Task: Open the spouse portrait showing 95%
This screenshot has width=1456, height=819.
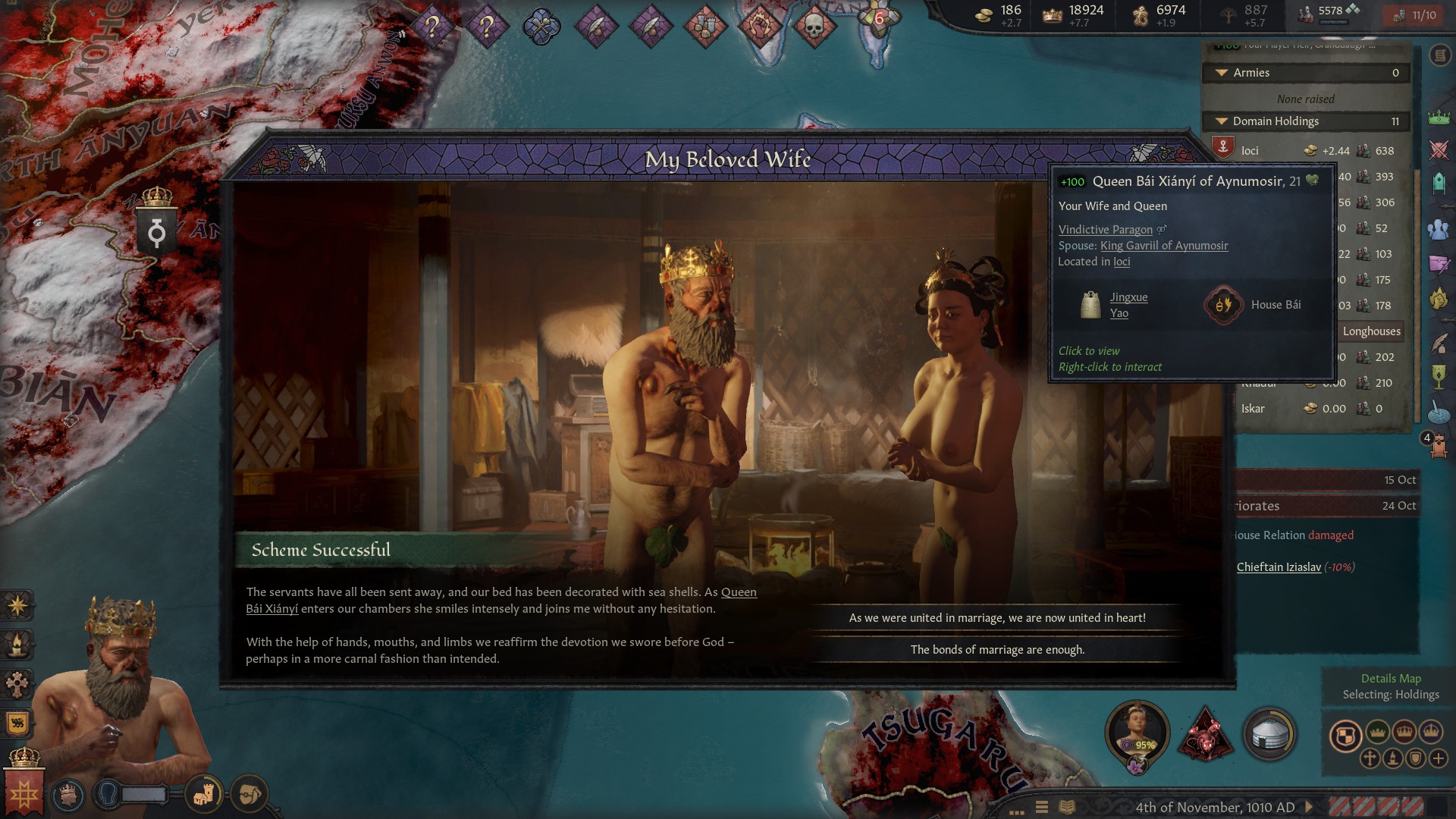Action: [x=1136, y=732]
